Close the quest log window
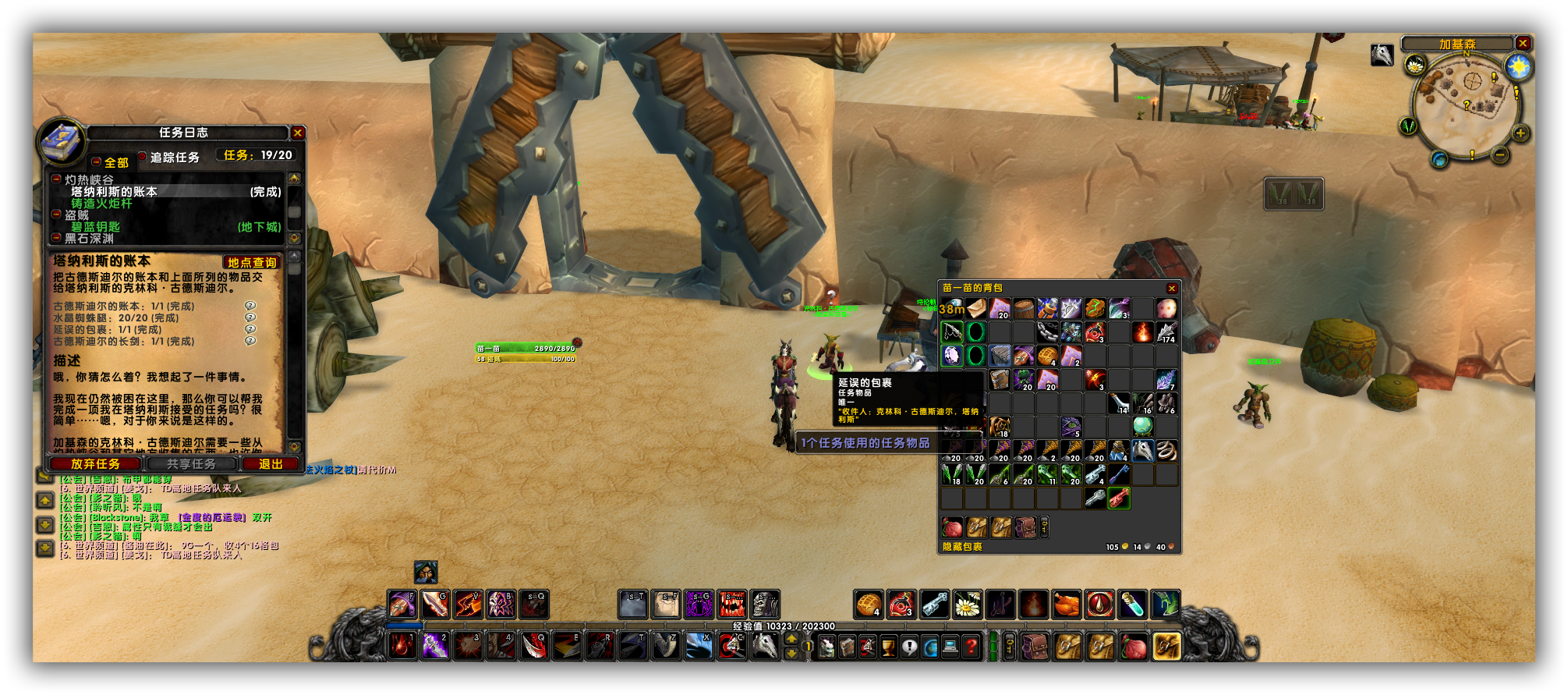Screen dimensions: 1568x695 pyautogui.click(x=297, y=133)
